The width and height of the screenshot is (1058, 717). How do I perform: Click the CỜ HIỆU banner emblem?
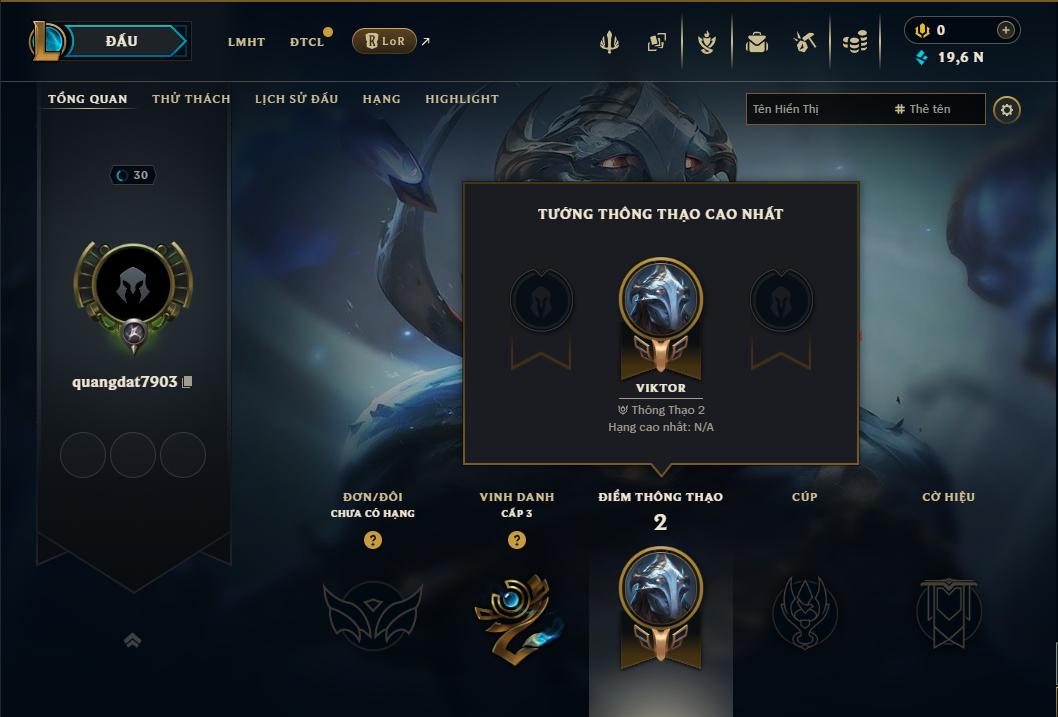coord(948,612)
